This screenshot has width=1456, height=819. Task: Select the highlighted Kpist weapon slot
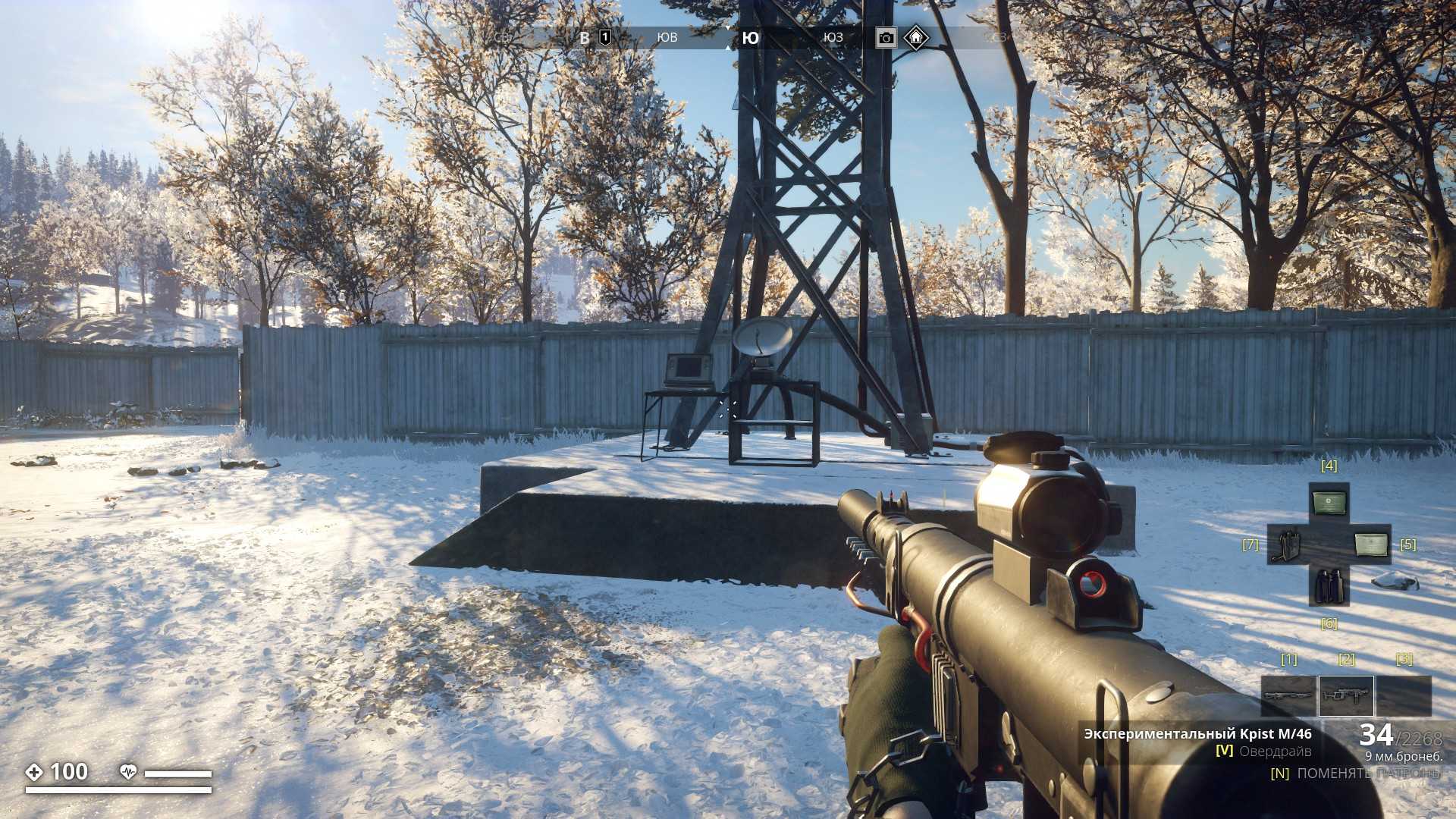pyautogui.click(x=1346, y=695)
